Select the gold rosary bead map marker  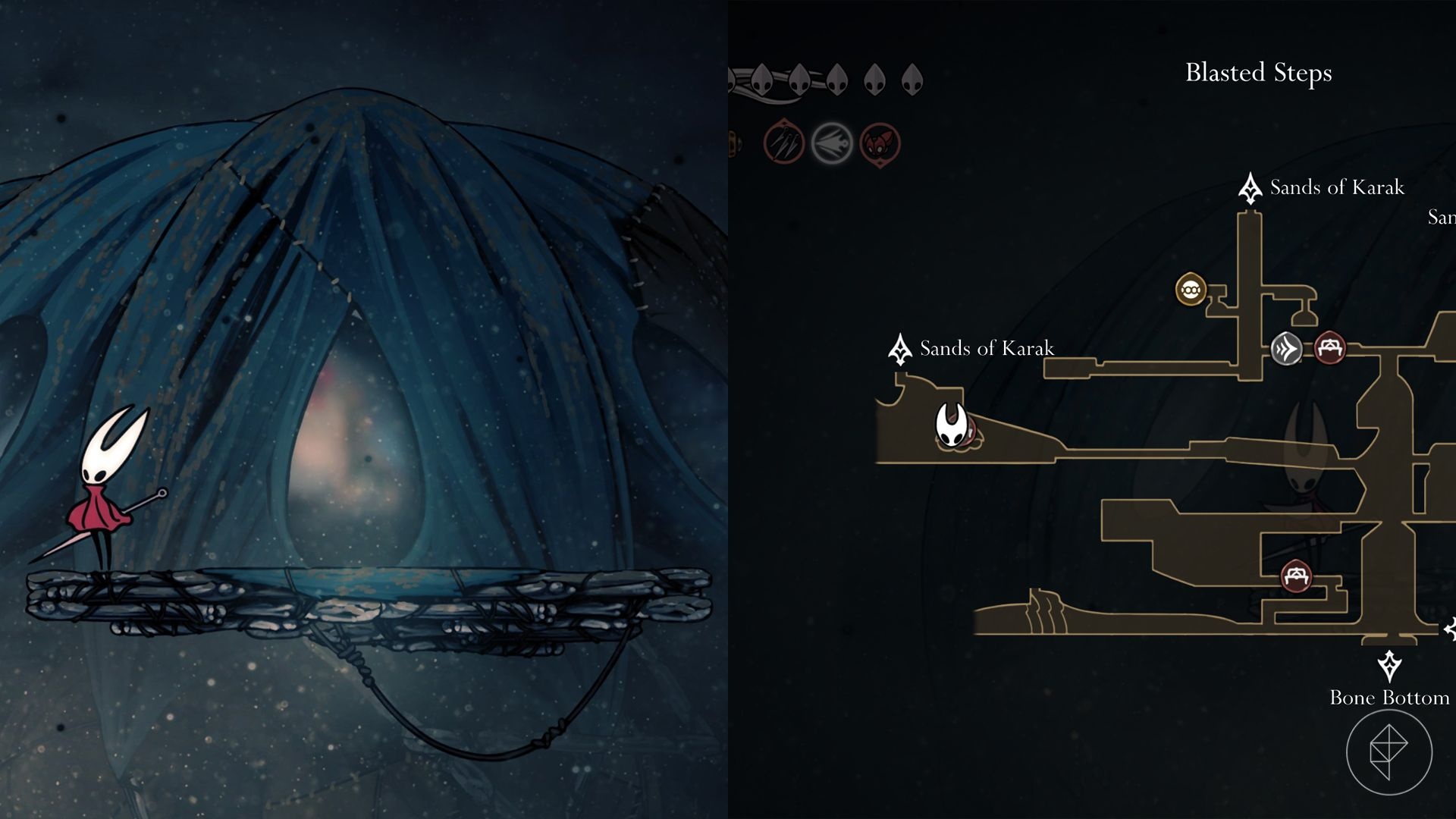(x=1191, y=289)
